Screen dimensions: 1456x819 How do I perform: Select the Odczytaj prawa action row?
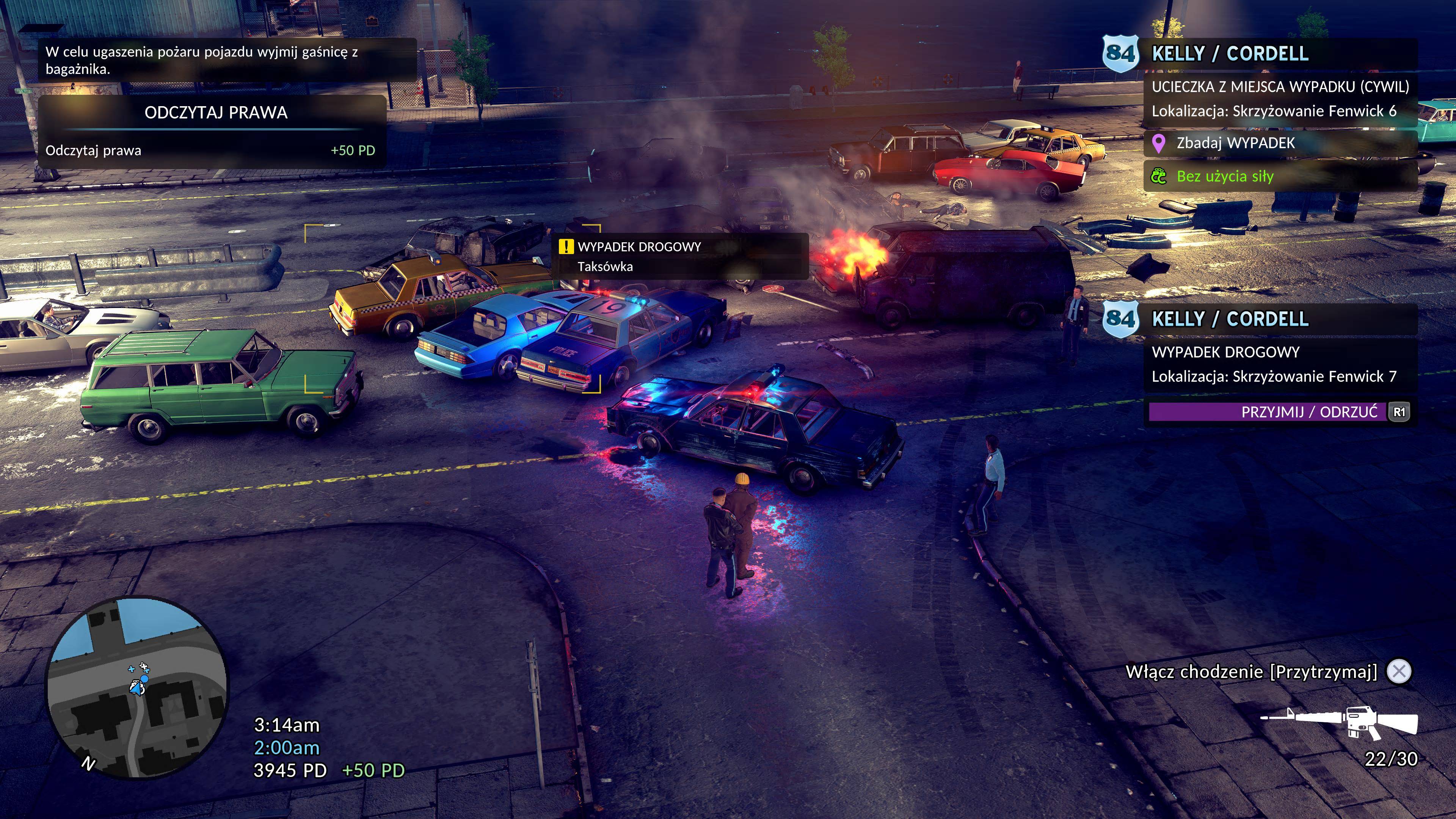click(210, 151)
